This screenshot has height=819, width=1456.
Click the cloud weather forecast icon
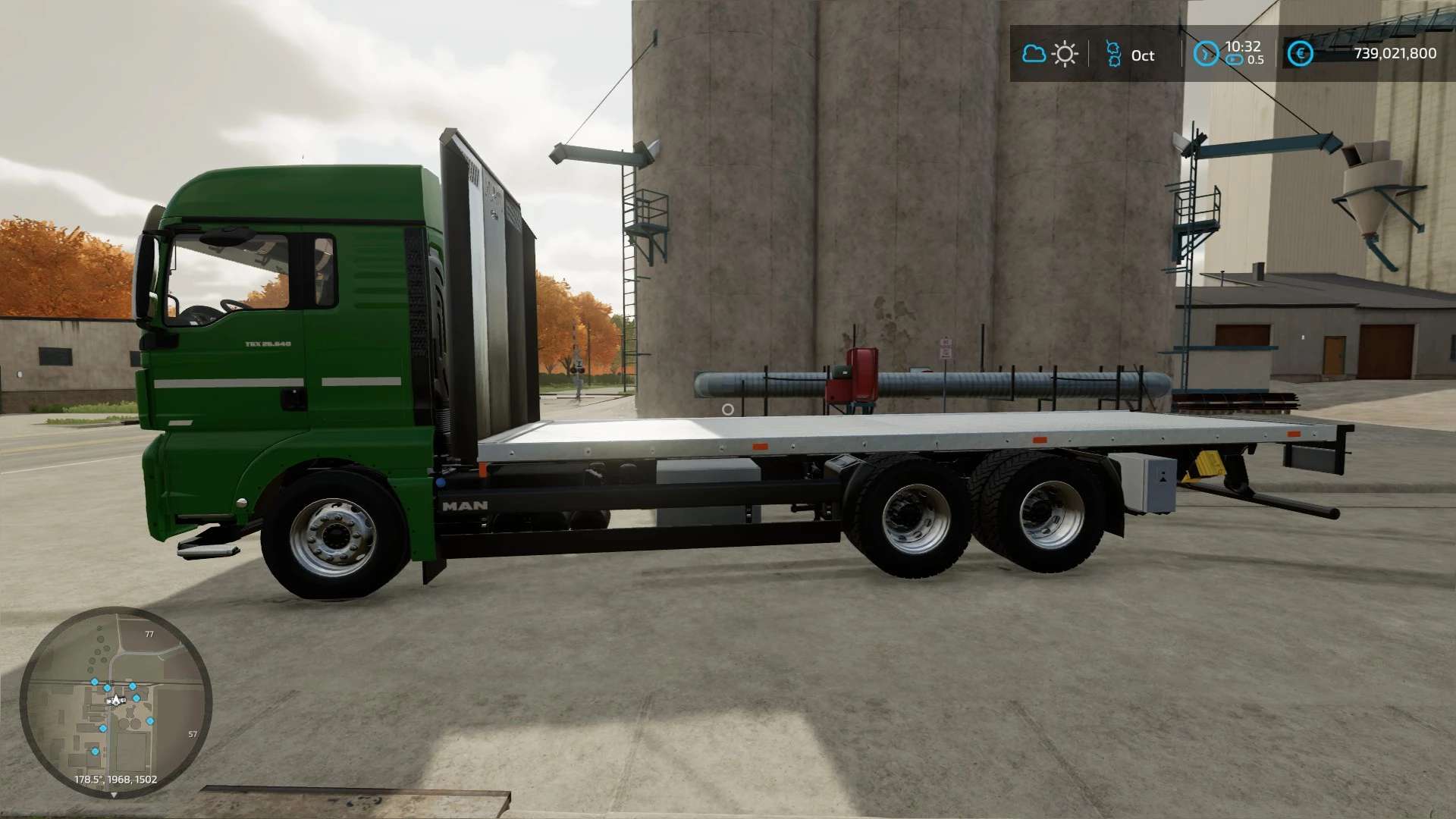pyautogui.click(x=1034, y=54)
